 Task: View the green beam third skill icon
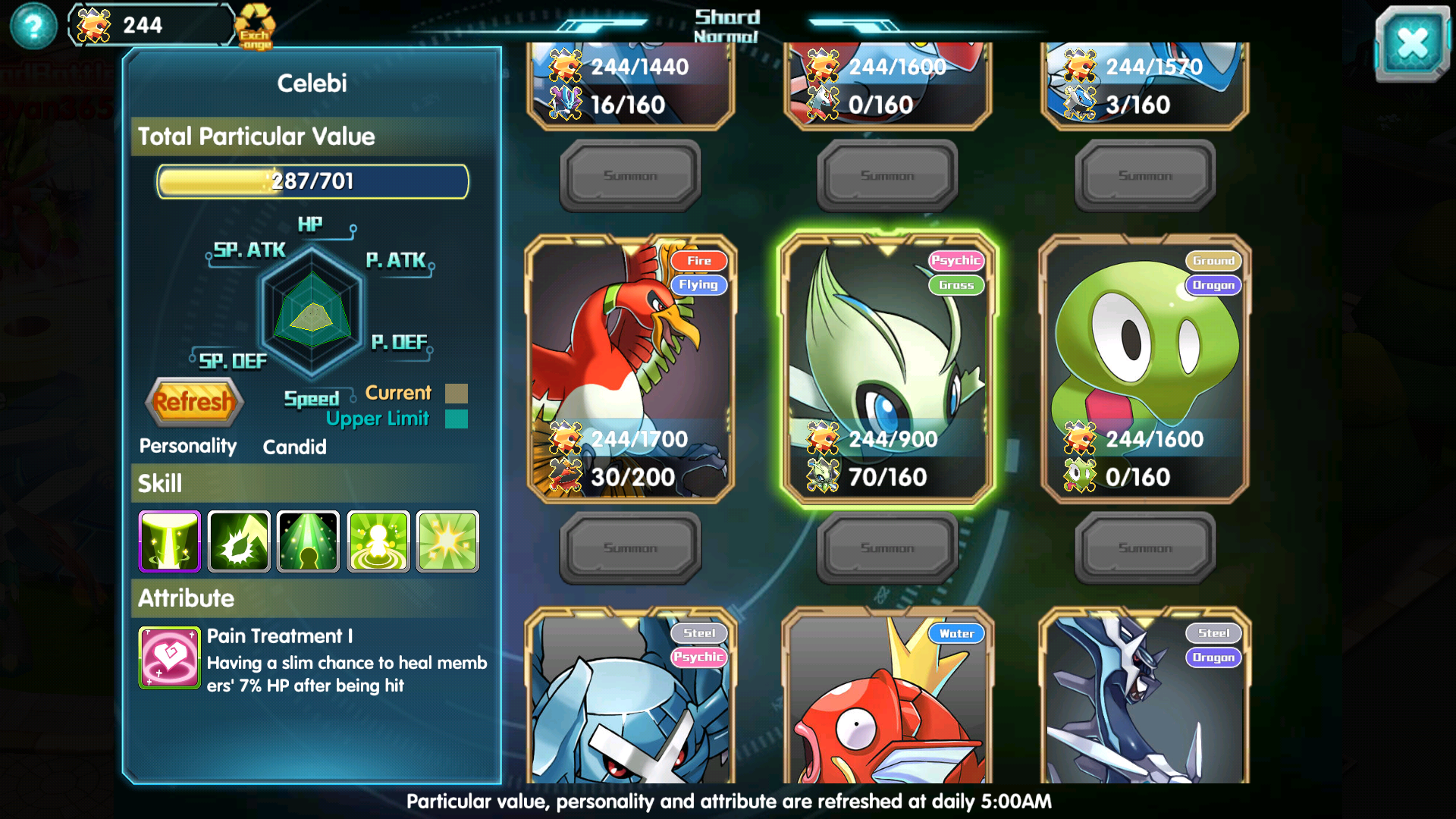click(308, 541)
